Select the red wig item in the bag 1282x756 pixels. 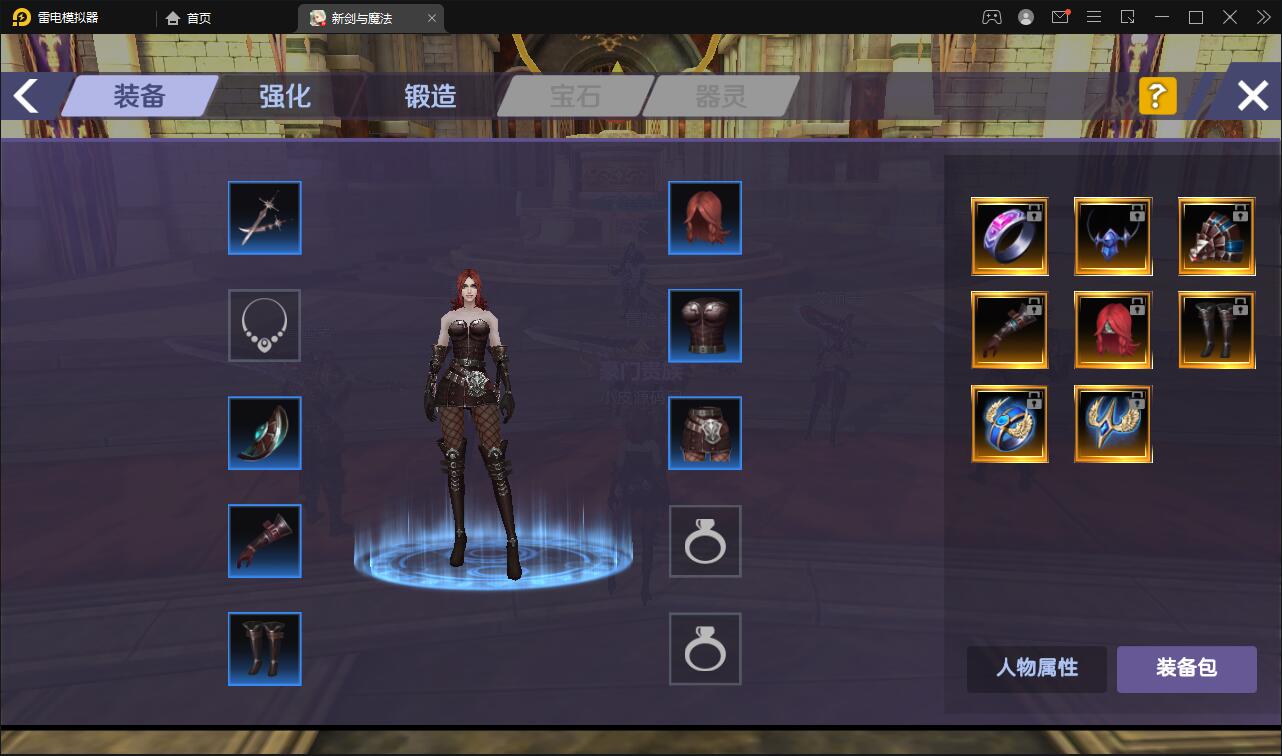[1113, 329]
